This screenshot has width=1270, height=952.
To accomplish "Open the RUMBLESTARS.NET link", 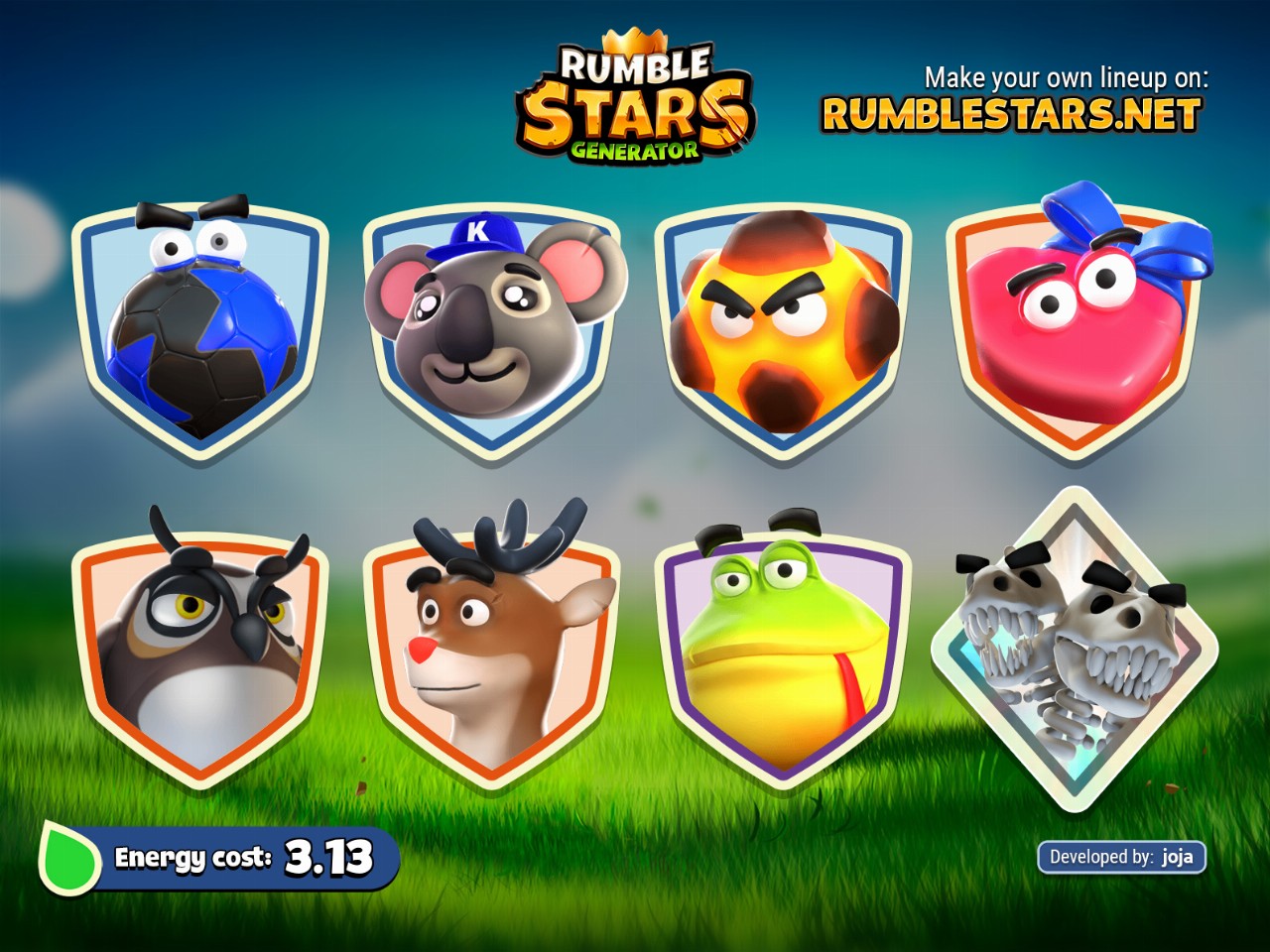I will 1011,115.
